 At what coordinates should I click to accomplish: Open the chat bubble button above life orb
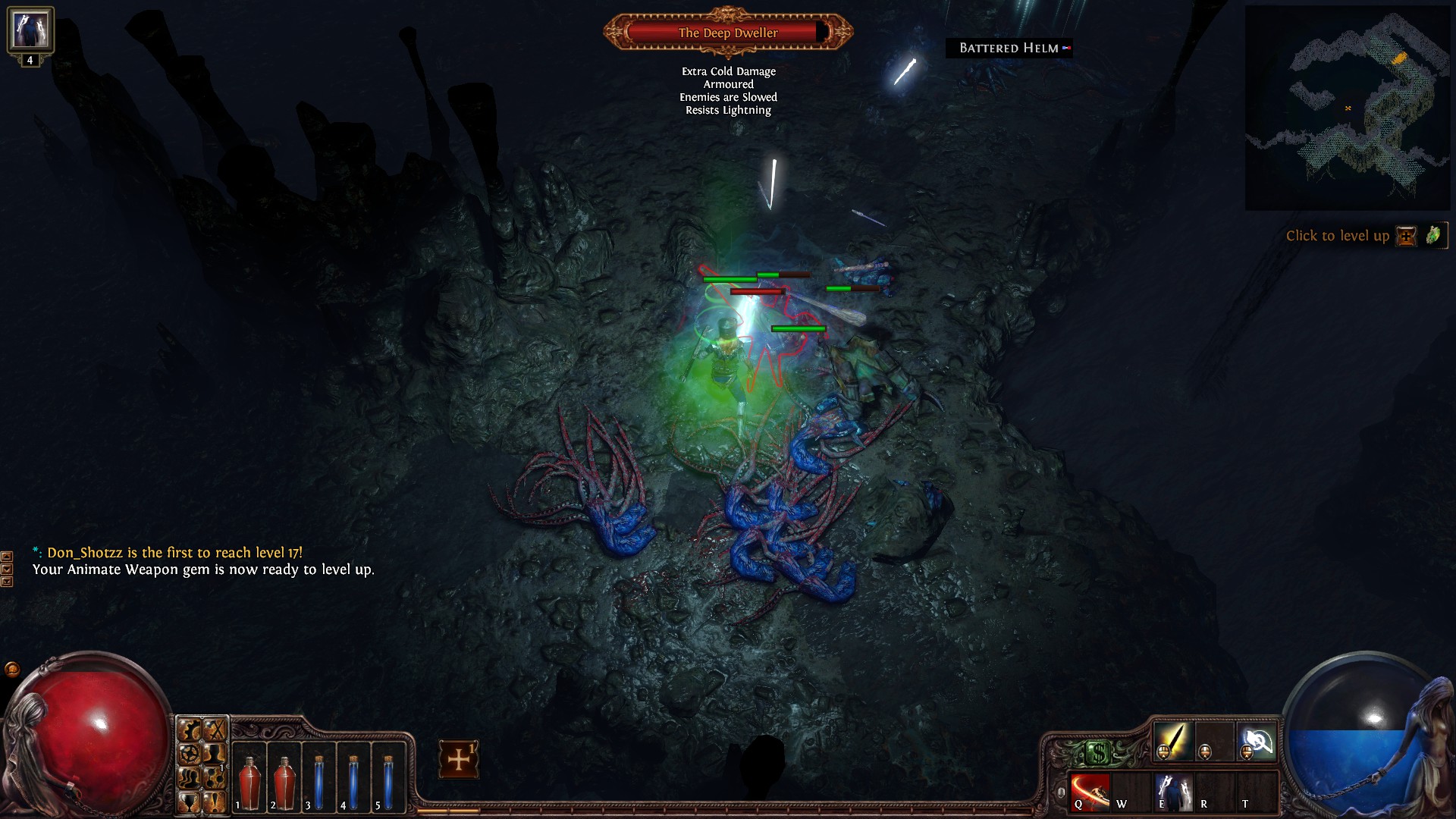pos(12,669)
